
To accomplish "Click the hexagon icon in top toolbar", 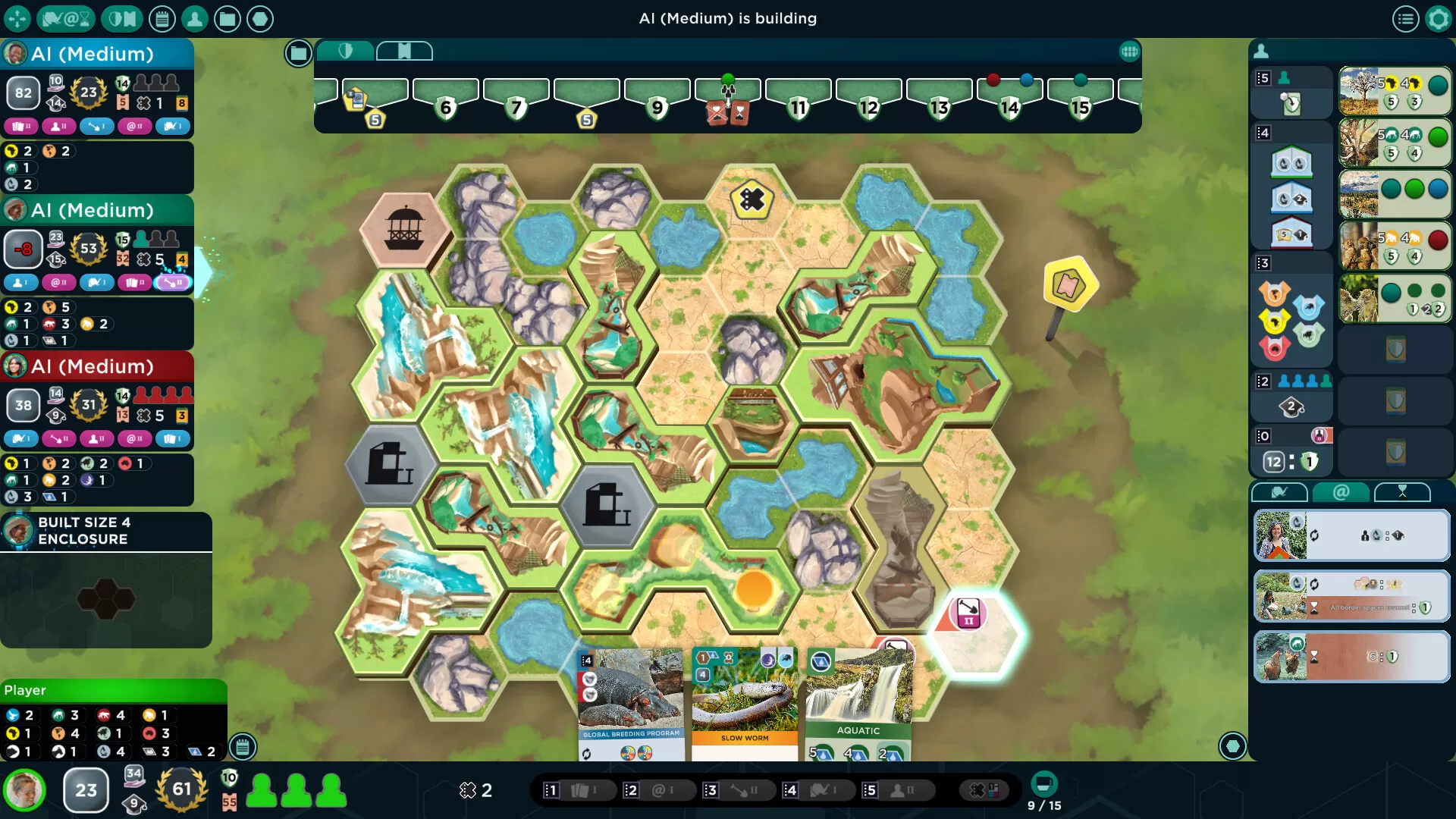I will (x=262, y=17).
